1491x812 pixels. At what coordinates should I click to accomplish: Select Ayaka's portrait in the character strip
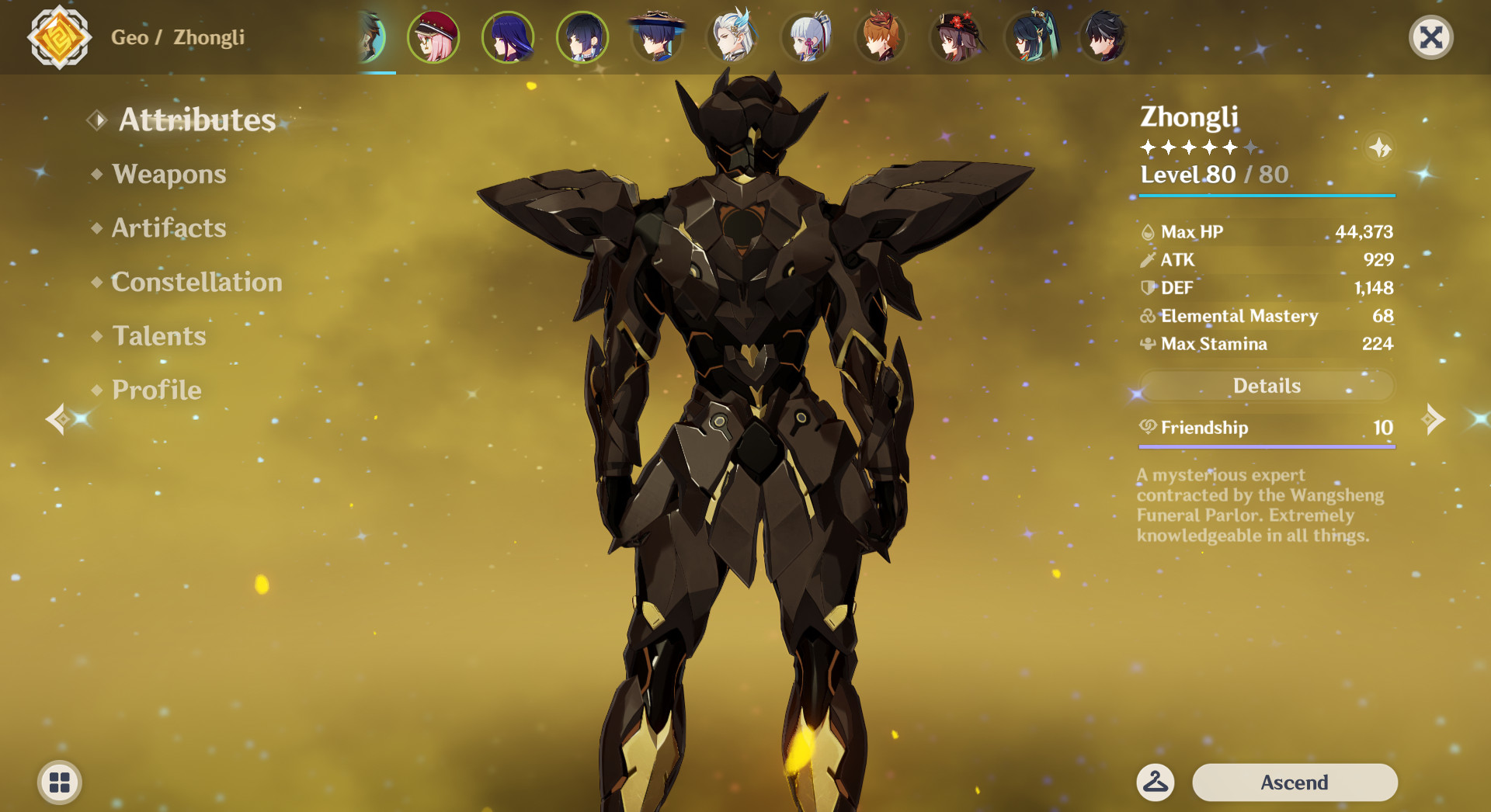806,36
